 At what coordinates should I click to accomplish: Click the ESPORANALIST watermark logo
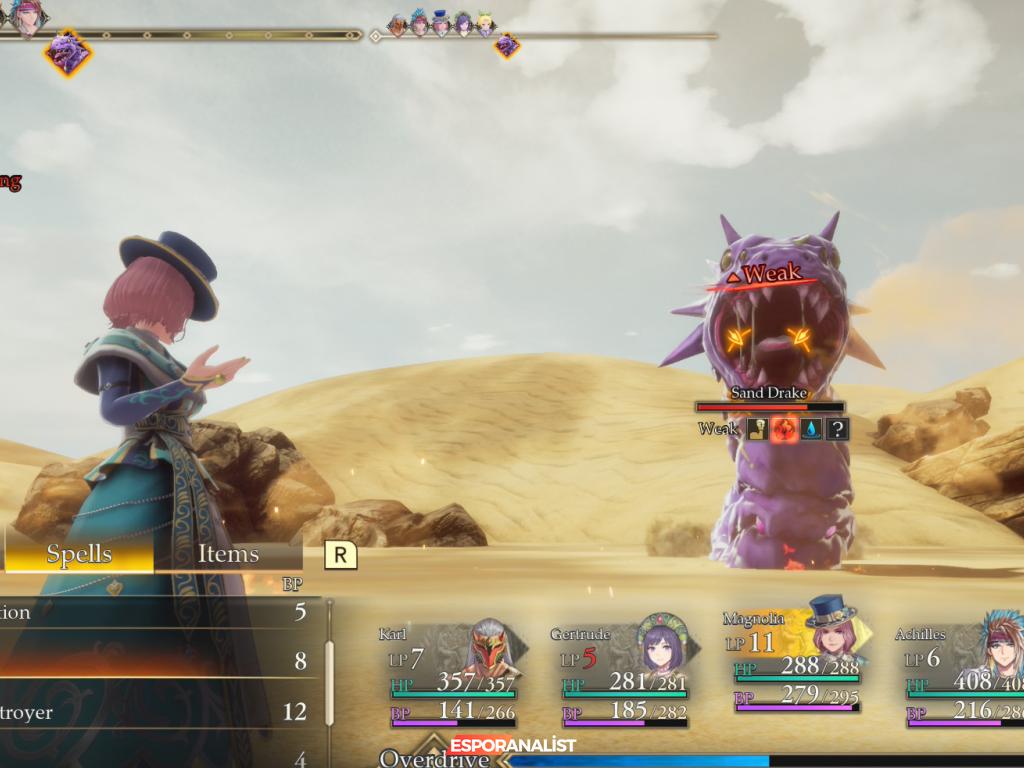coord(512,745)
